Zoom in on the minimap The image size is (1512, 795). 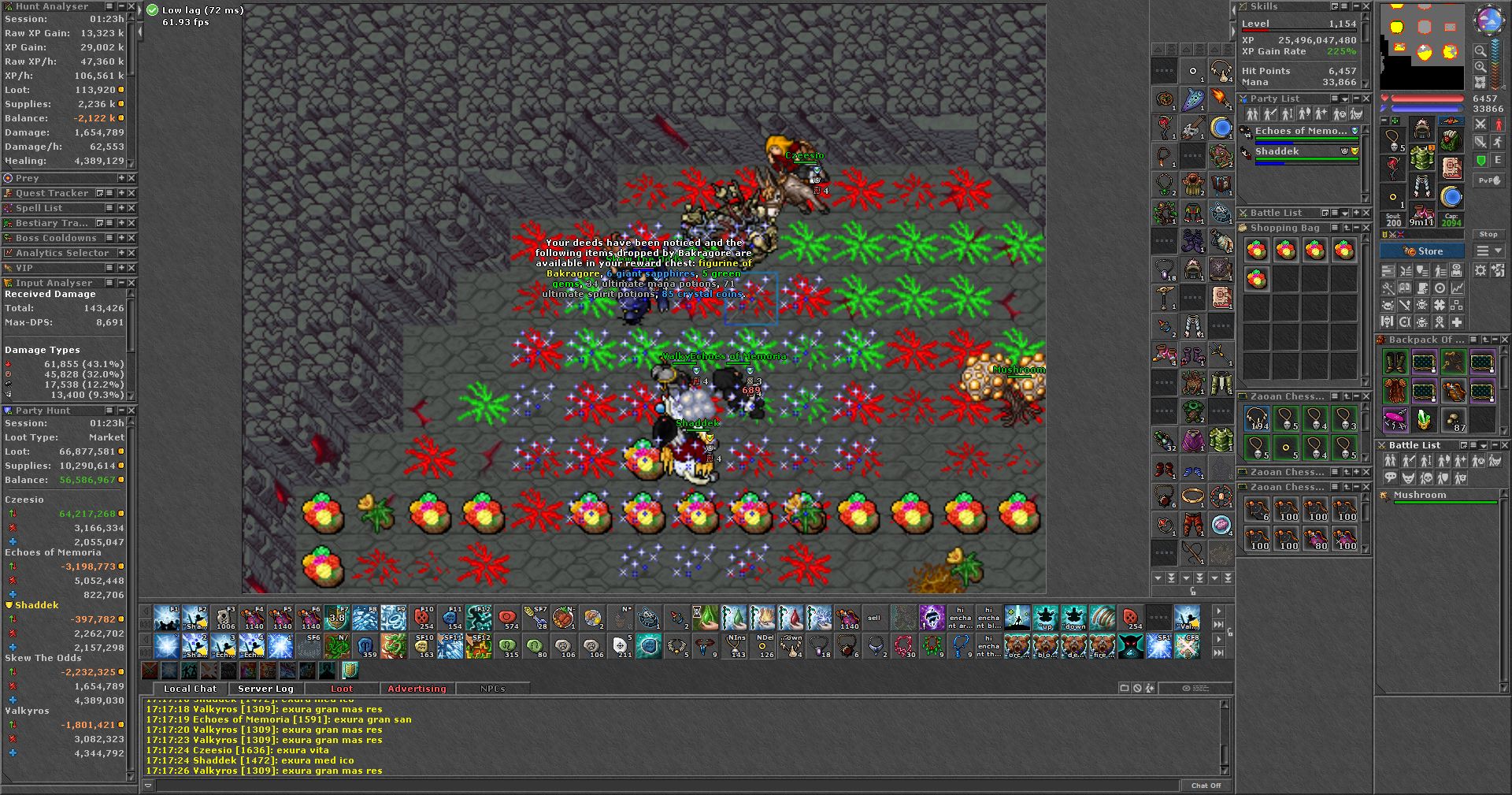pos(1480,66)
